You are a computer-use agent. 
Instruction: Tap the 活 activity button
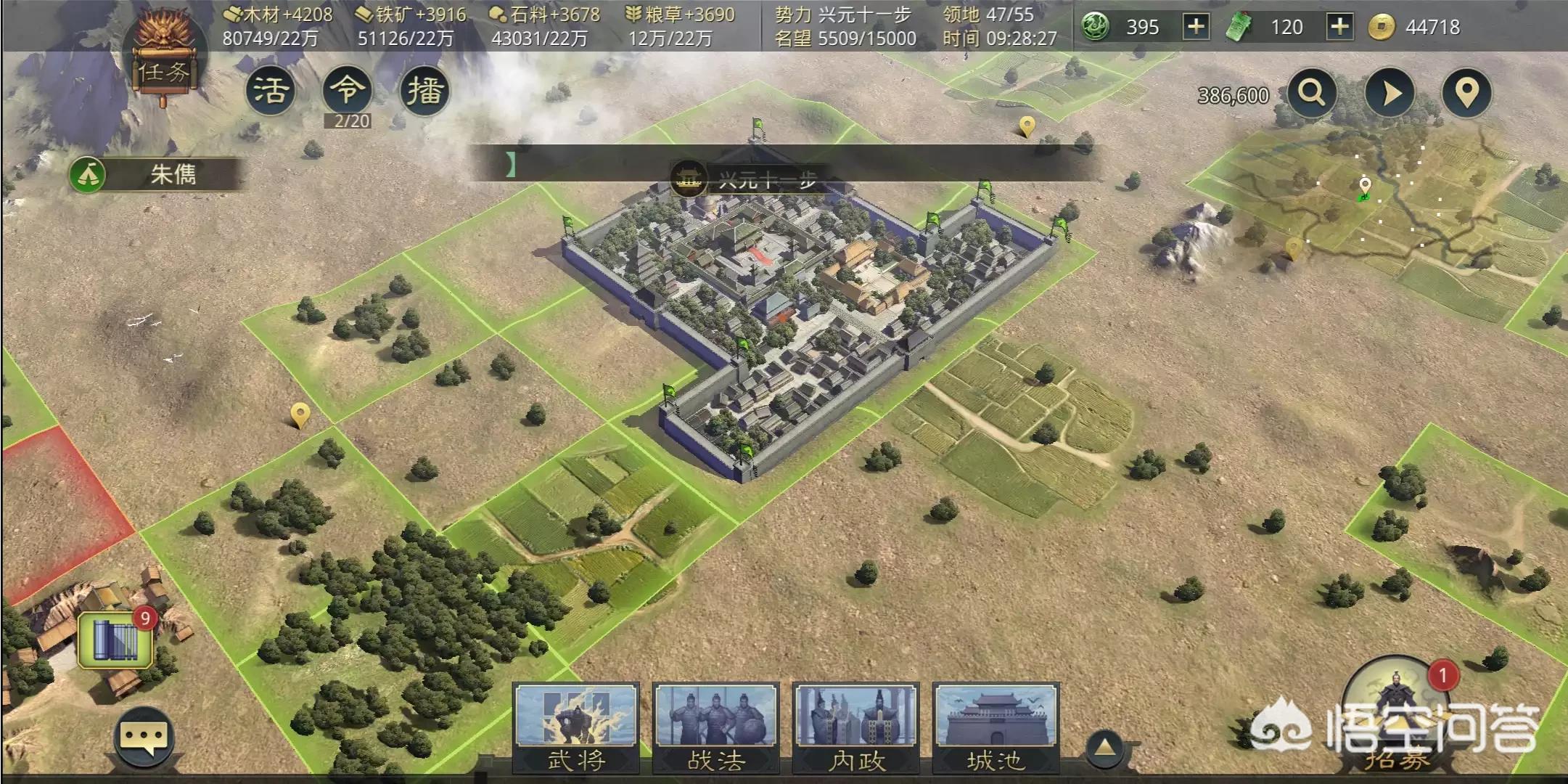tap(271, 91)
